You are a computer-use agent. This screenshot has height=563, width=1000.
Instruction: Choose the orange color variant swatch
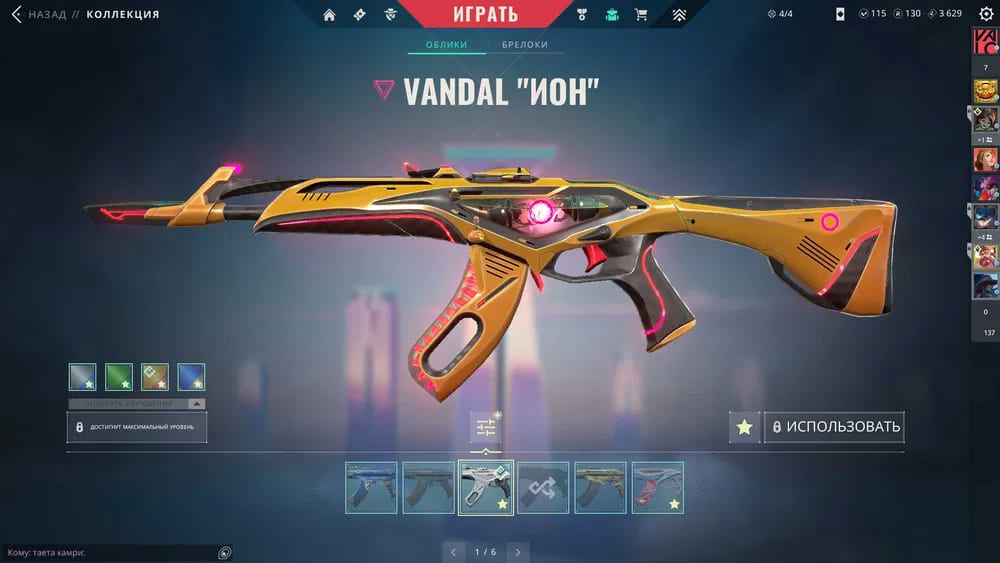[x=155, y=377]
